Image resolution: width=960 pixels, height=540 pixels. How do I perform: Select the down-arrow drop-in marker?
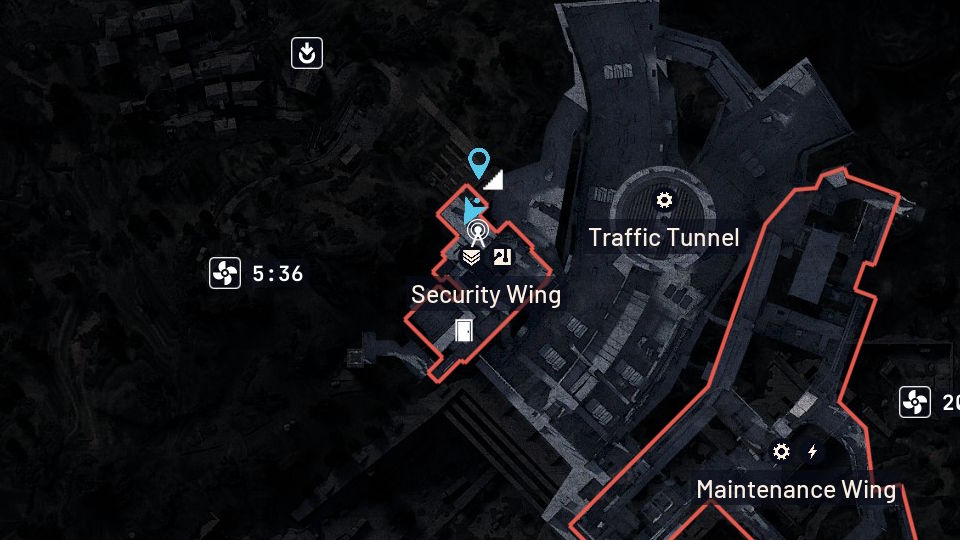coord(307,53)
